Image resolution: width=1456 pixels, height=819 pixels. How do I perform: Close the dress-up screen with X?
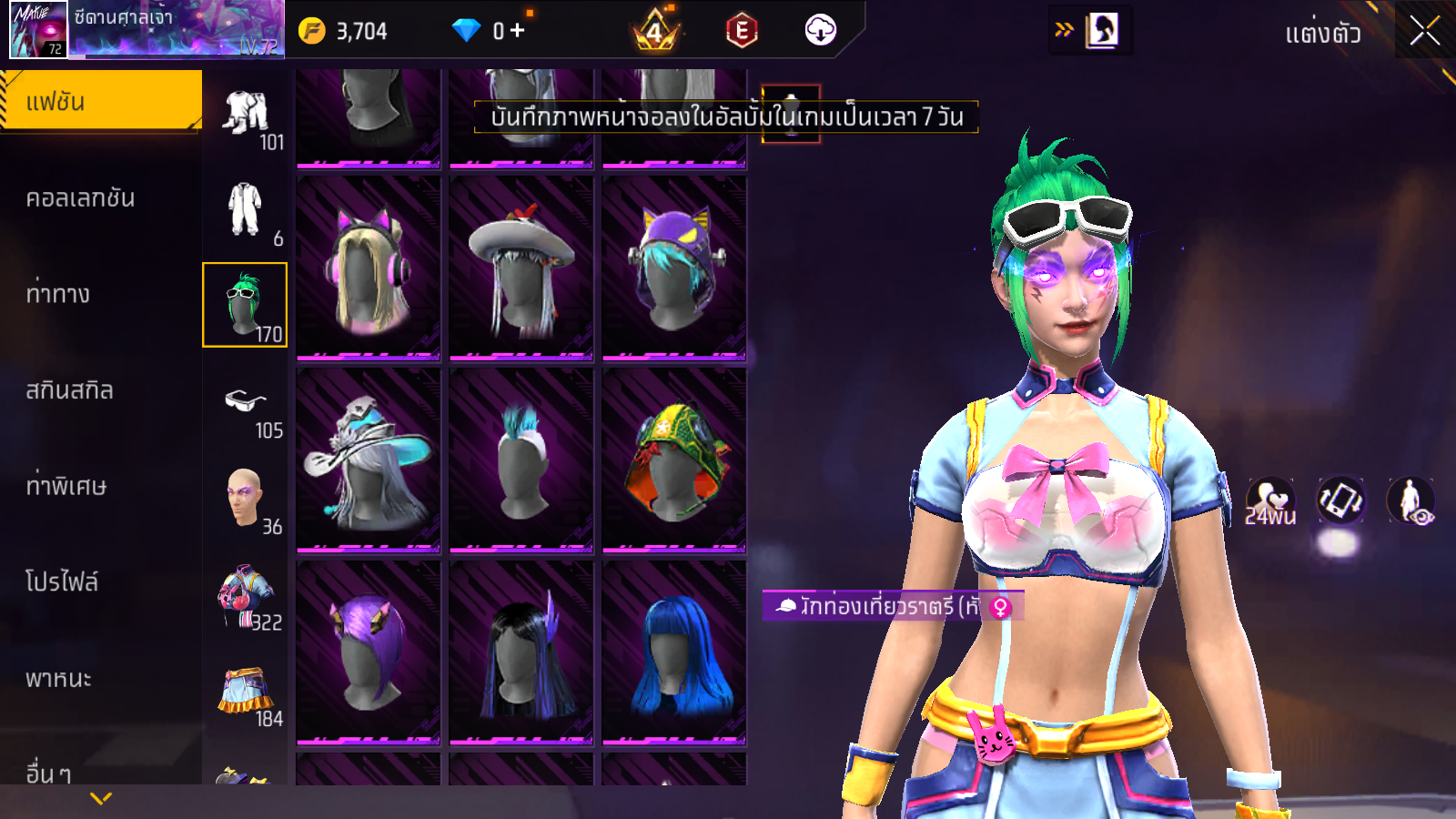(x=1425, y=31)
